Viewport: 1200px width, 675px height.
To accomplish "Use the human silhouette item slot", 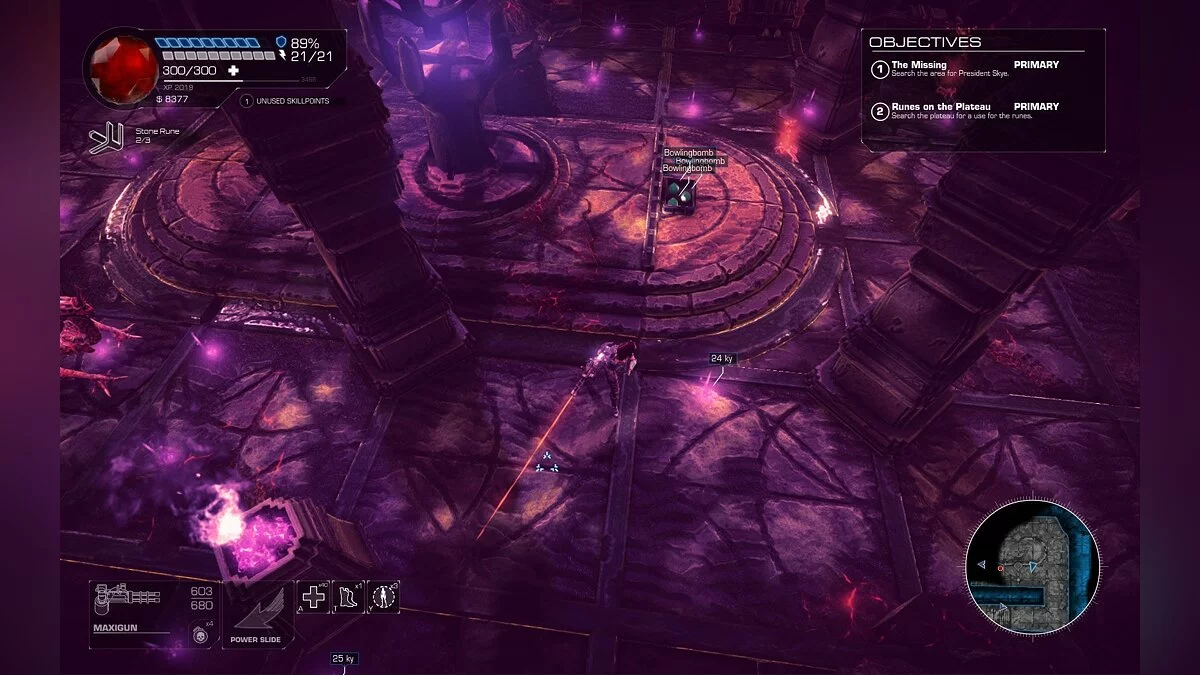I will pos(383,597).
